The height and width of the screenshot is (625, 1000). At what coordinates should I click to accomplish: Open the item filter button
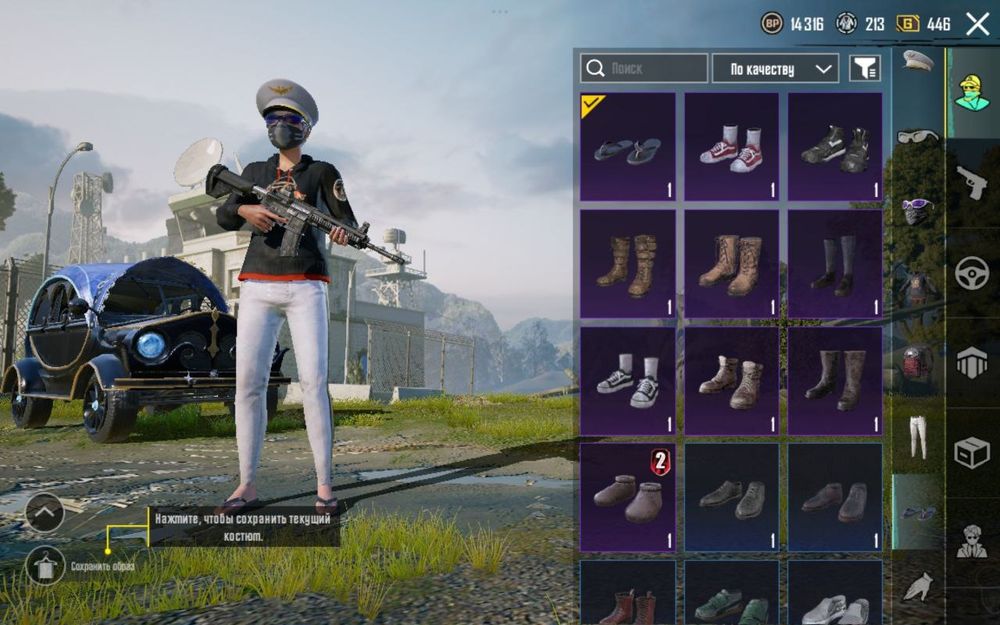tap(865, 68)
